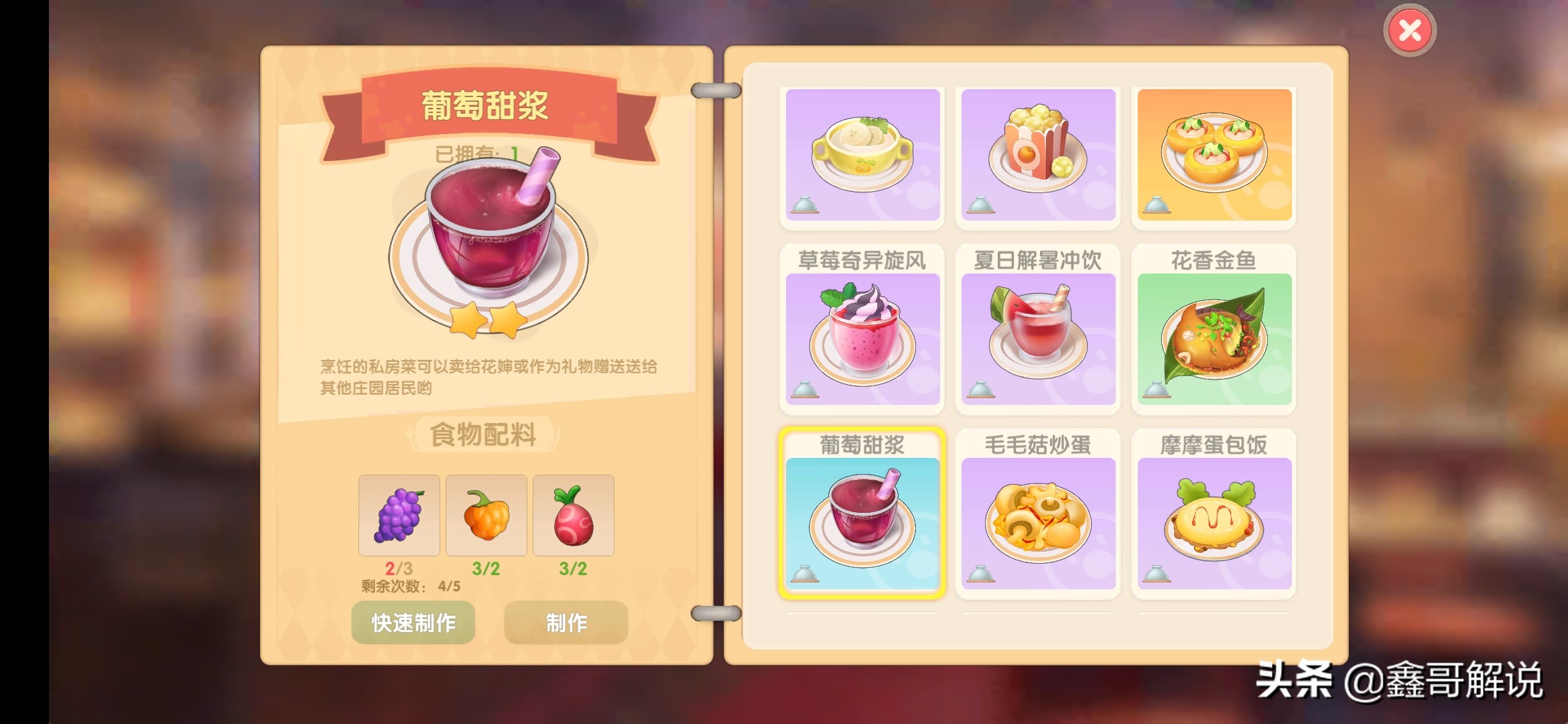
Task: Select the pink radish ingredient icon
Action: [573, 515]
